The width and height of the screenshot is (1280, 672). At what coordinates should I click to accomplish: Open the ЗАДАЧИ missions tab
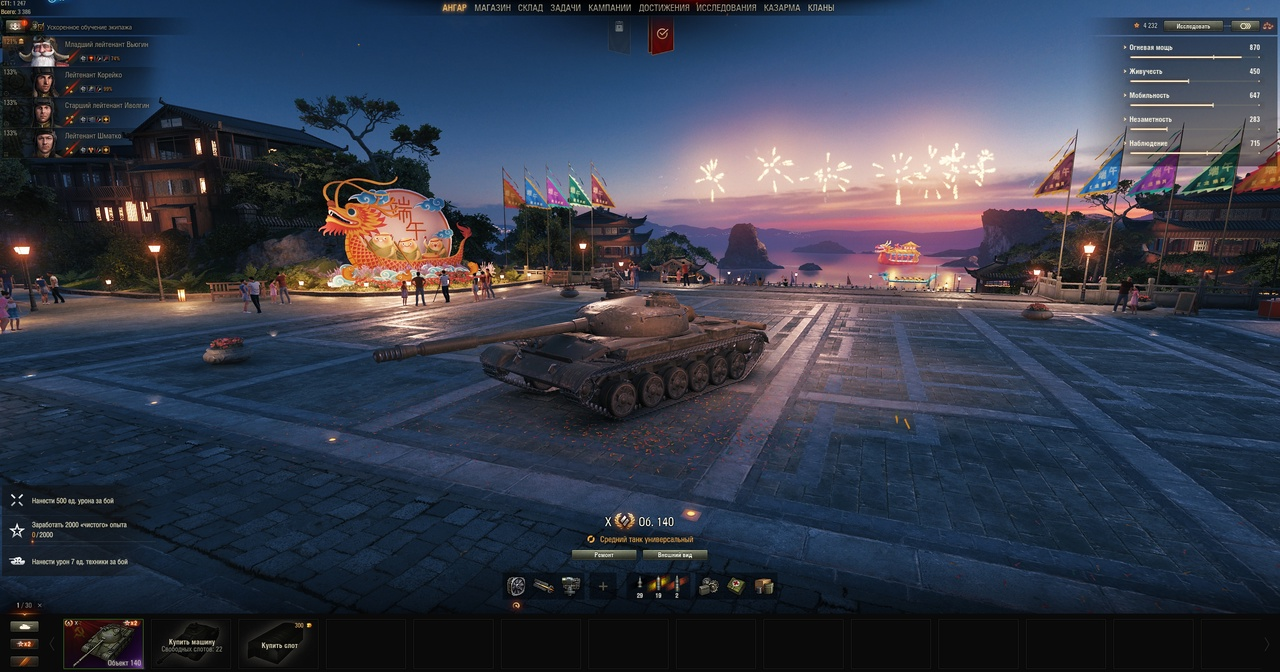coord(565,8)
